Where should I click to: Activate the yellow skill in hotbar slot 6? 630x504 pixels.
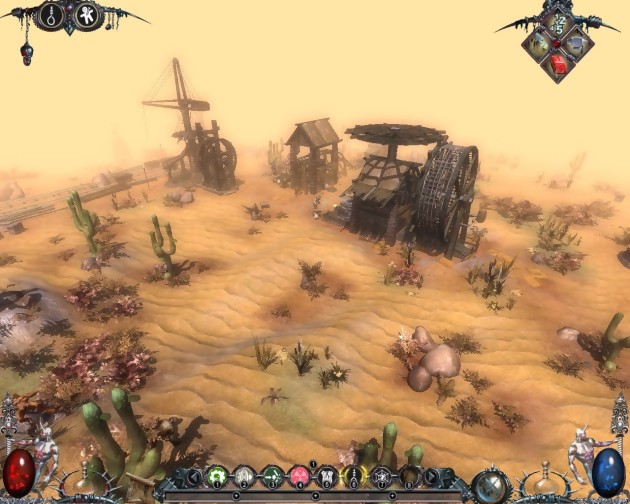point(352,477)
